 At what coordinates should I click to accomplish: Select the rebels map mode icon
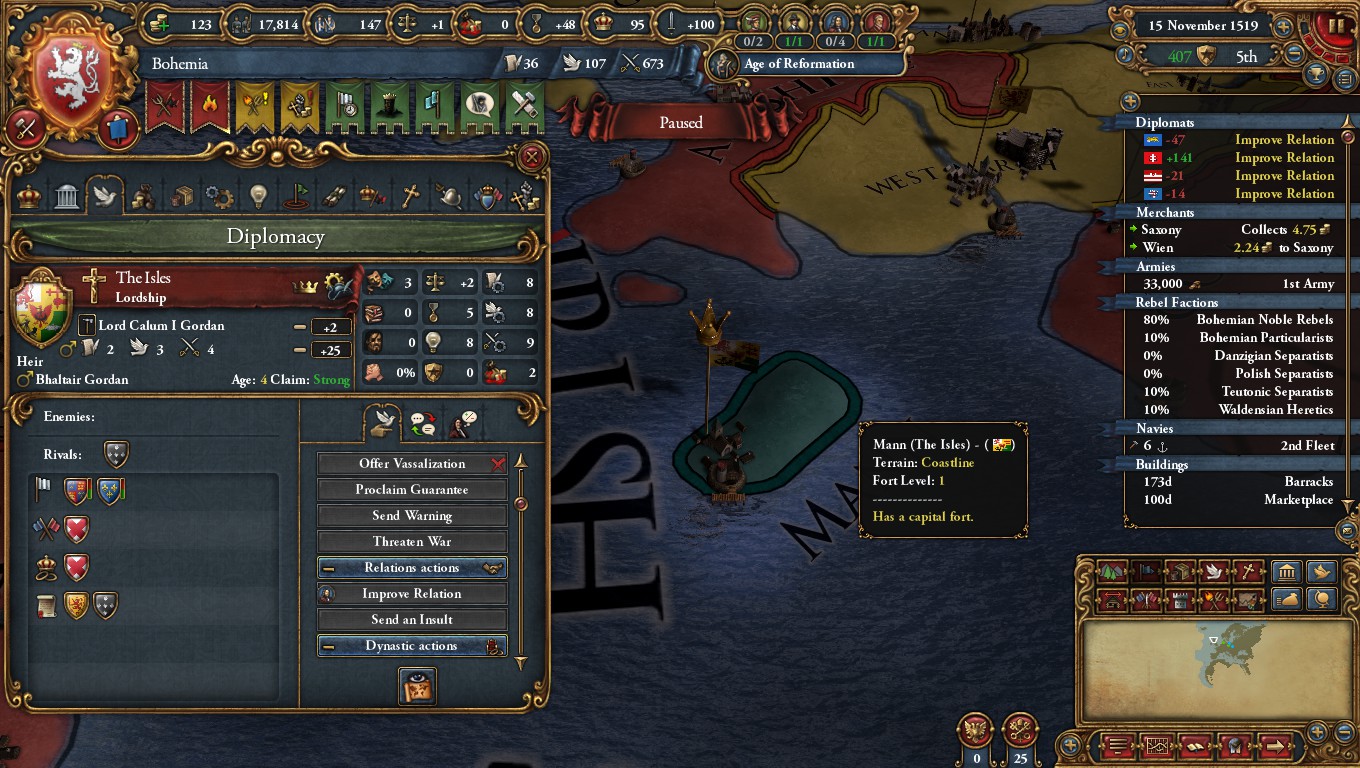[x=1213, y=599]
